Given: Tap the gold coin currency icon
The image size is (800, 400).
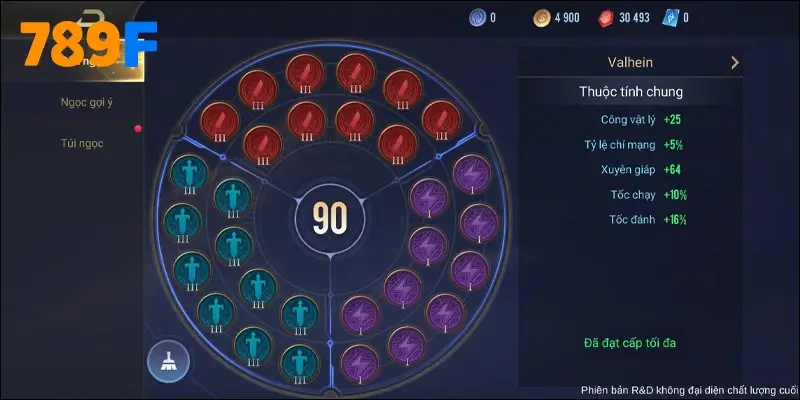Looking at the screenshot, I should (539, 17).
